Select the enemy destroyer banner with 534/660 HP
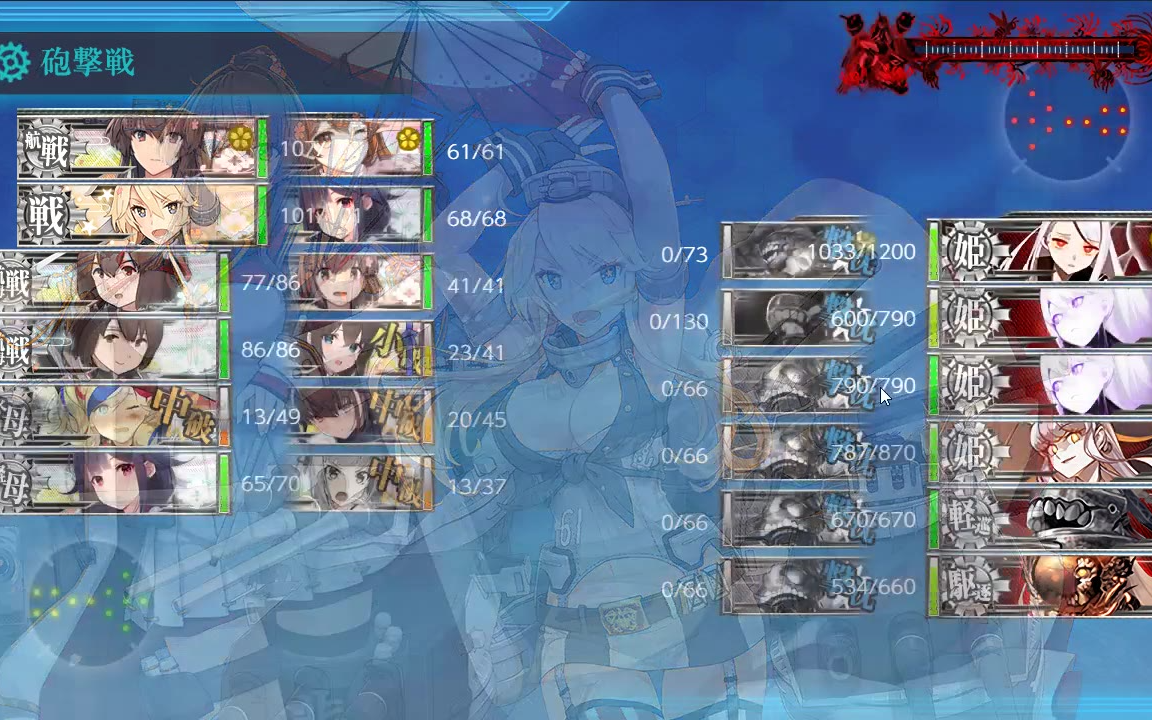 point(1040,586)
